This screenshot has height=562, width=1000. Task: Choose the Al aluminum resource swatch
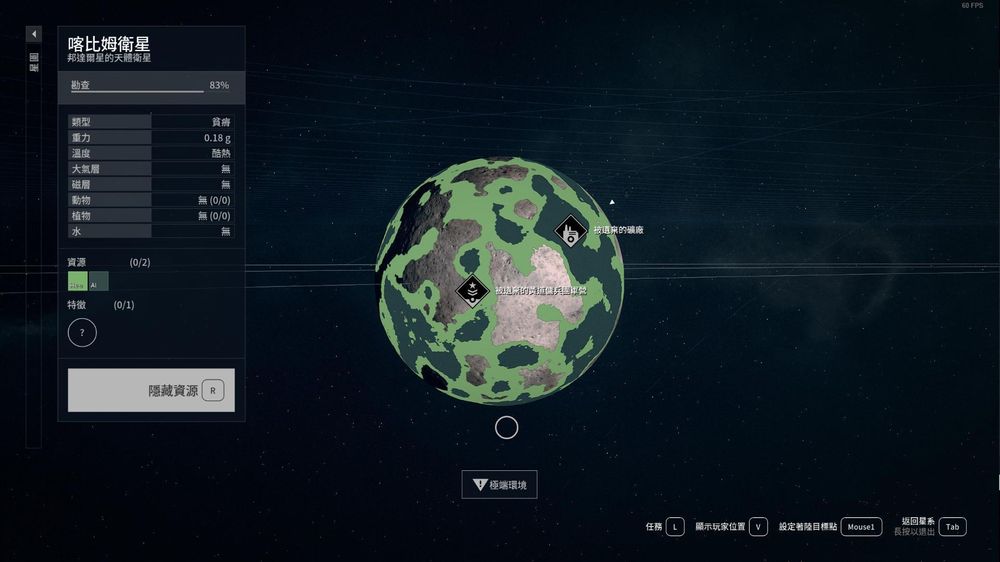98,282
